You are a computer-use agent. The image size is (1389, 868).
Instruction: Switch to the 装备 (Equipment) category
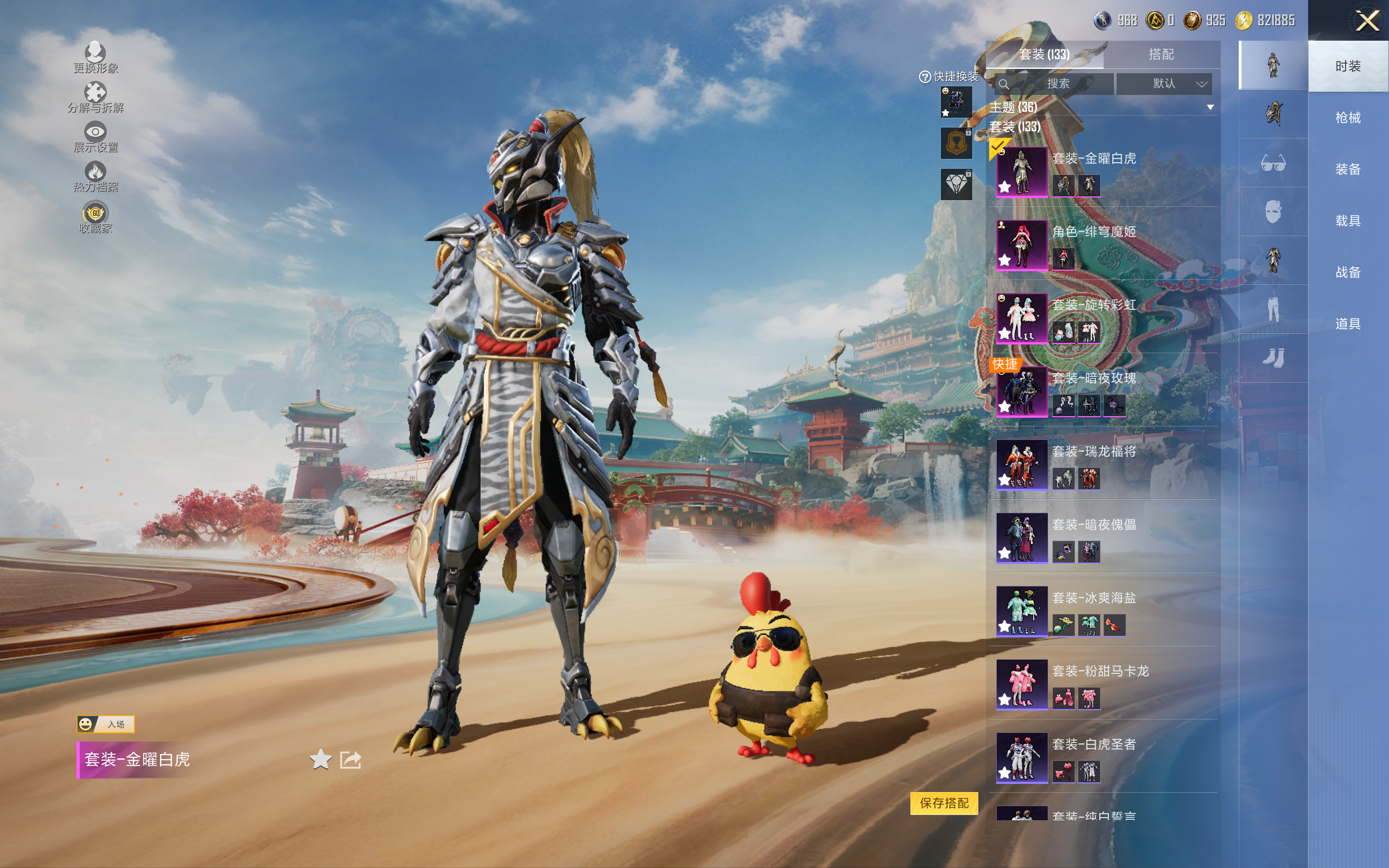1348,169
